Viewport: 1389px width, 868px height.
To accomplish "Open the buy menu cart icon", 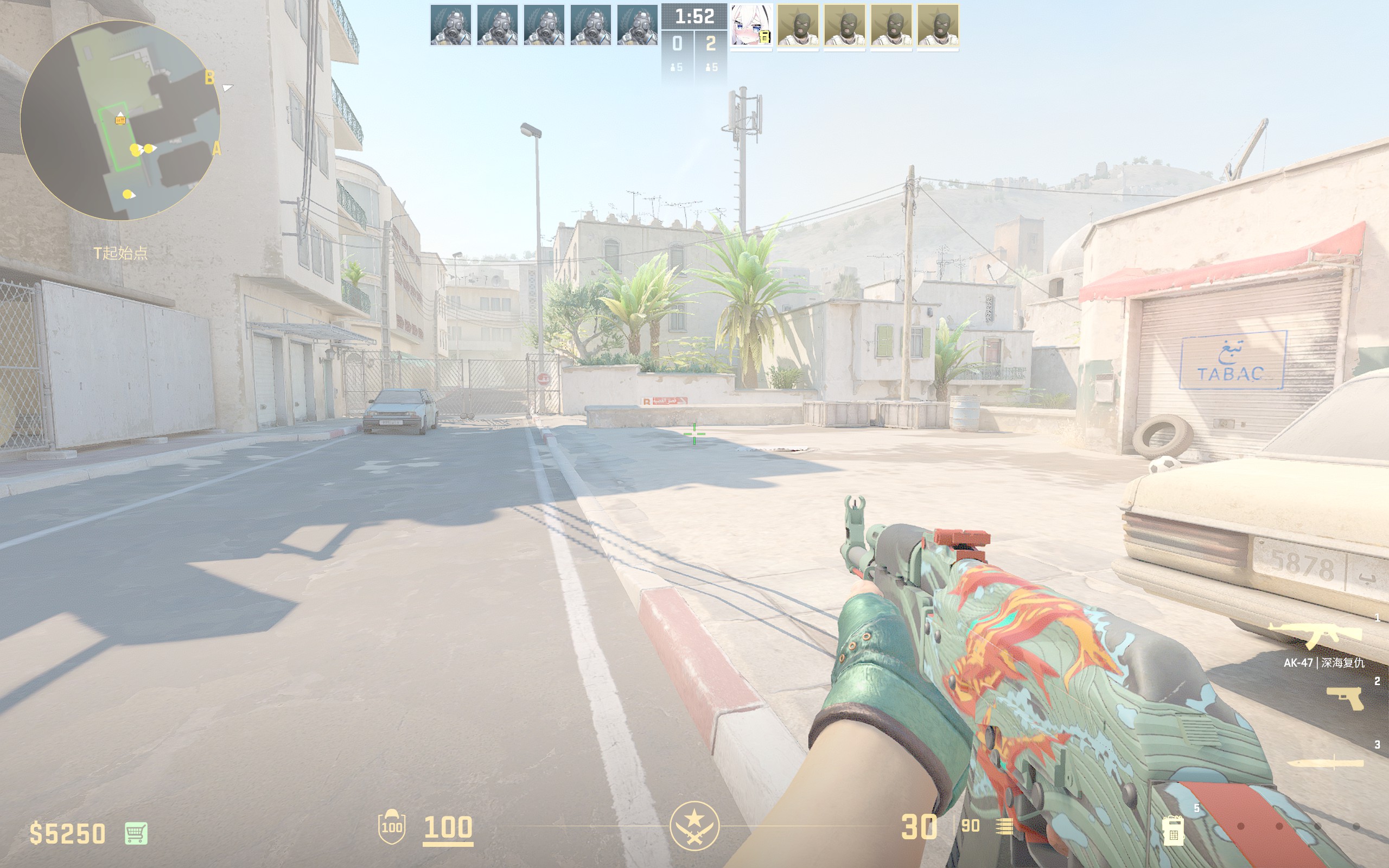I will click(x=136, y=833).
